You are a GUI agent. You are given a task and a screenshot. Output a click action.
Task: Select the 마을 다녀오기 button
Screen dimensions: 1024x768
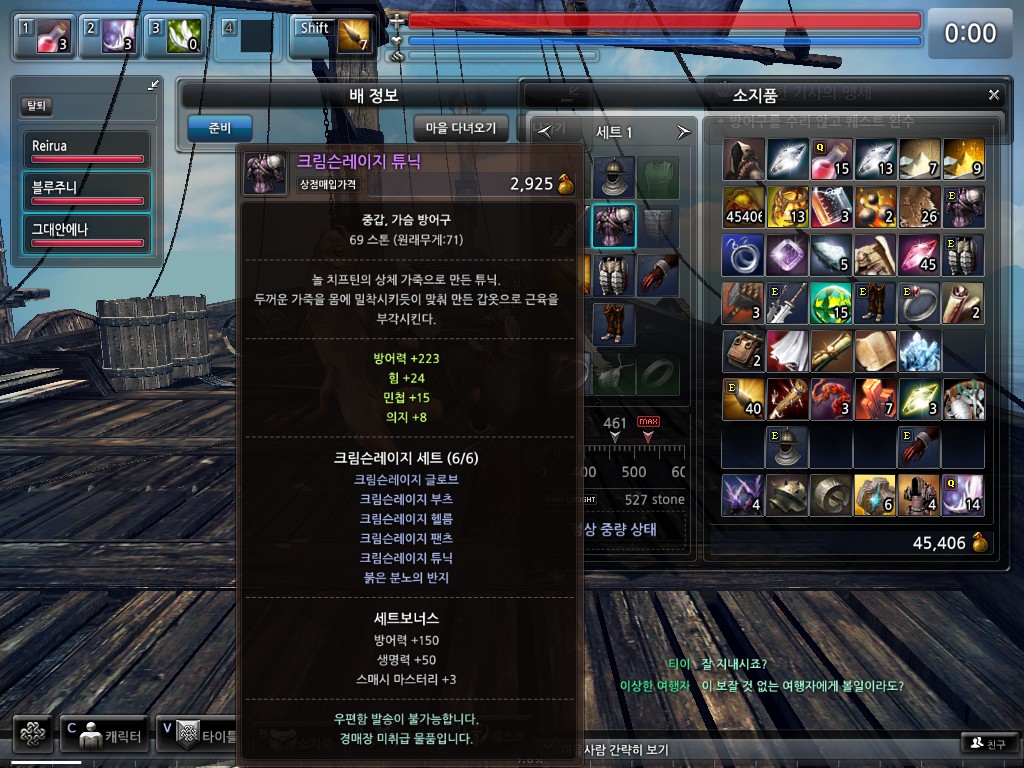click(461, 128)
